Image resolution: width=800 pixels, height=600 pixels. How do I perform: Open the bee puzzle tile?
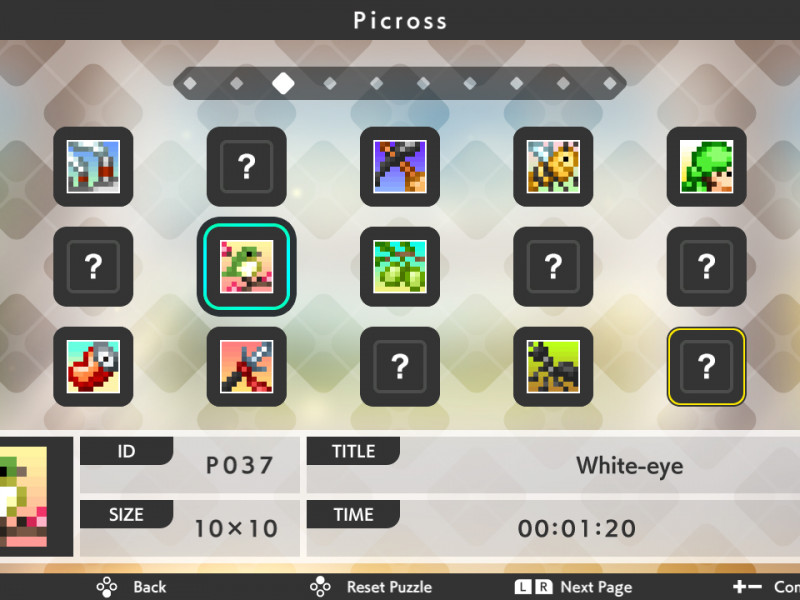point(553,167)
